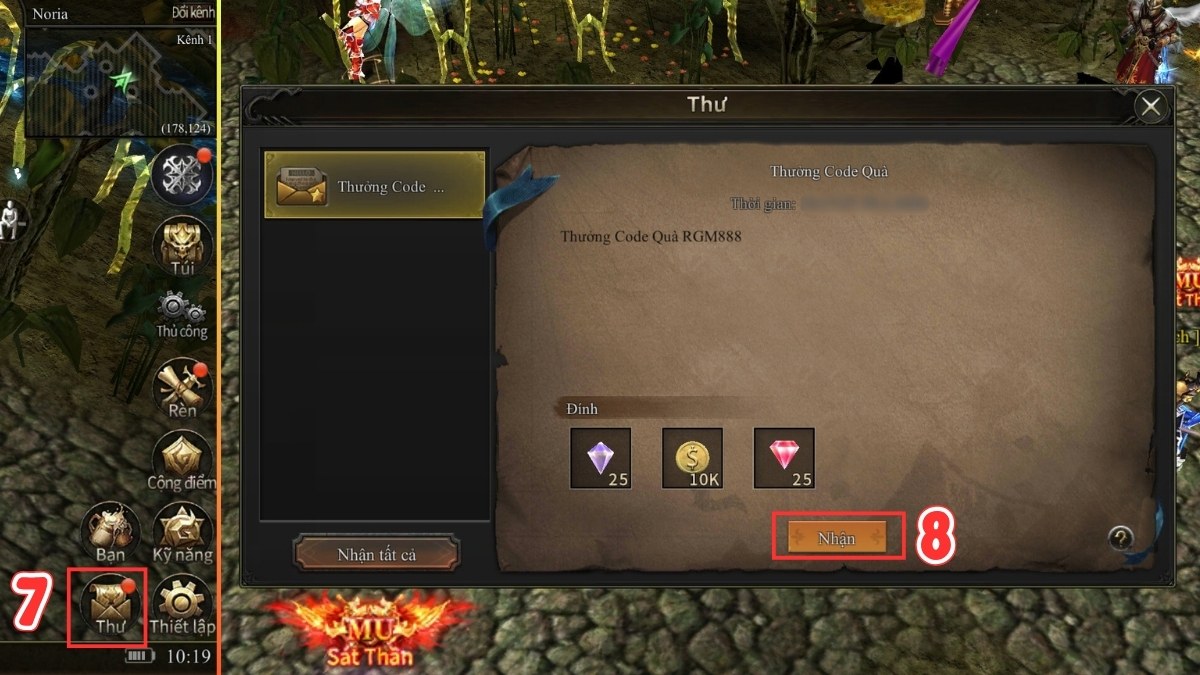This screenshot has width=1200, height=675.
Task: Select the Thưởng Code mail entry
Action: click(x=374, y=186)
